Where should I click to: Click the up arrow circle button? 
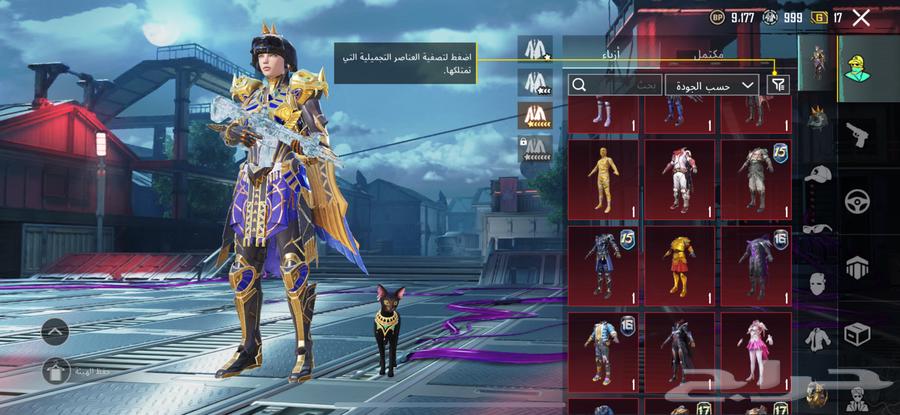pos(55,329)
